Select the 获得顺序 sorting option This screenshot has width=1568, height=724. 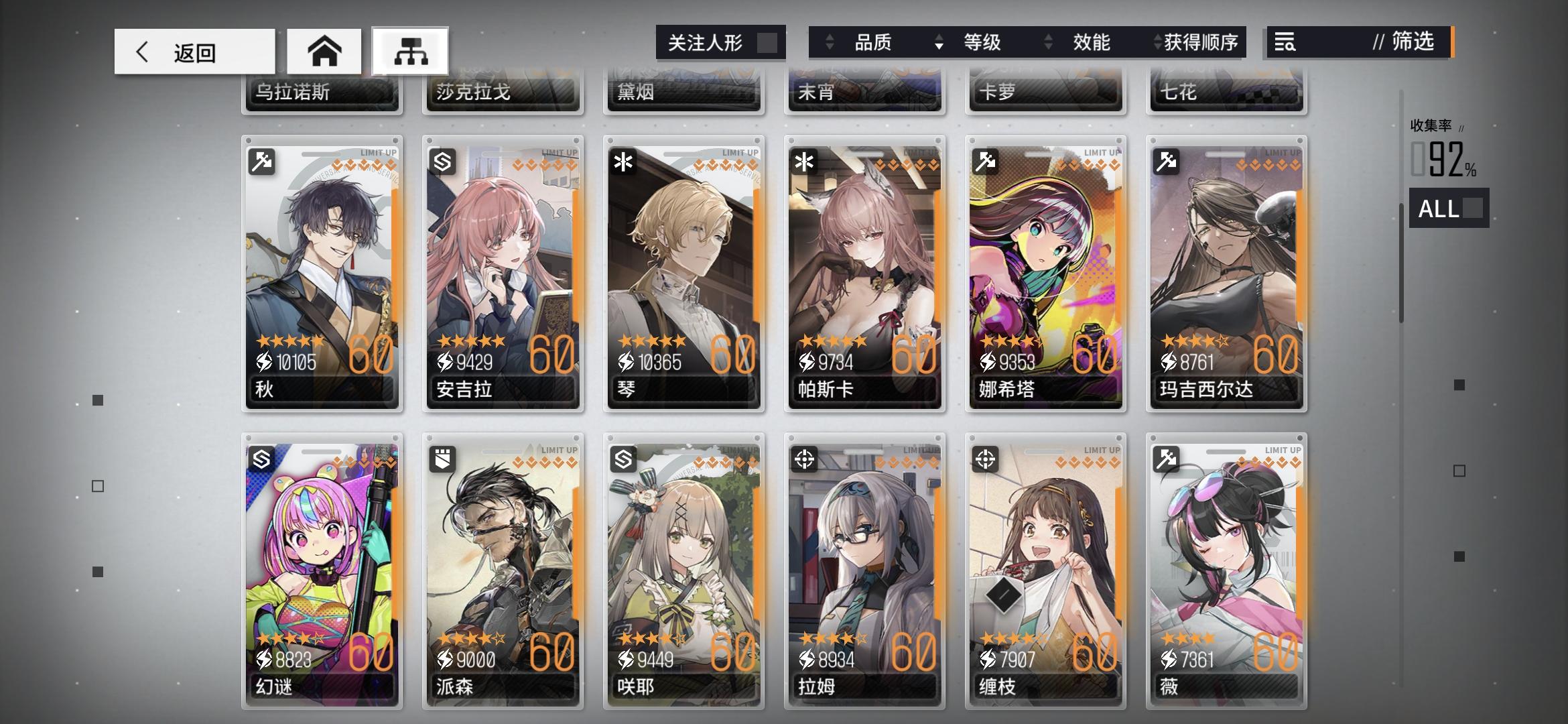[1199, 42]
